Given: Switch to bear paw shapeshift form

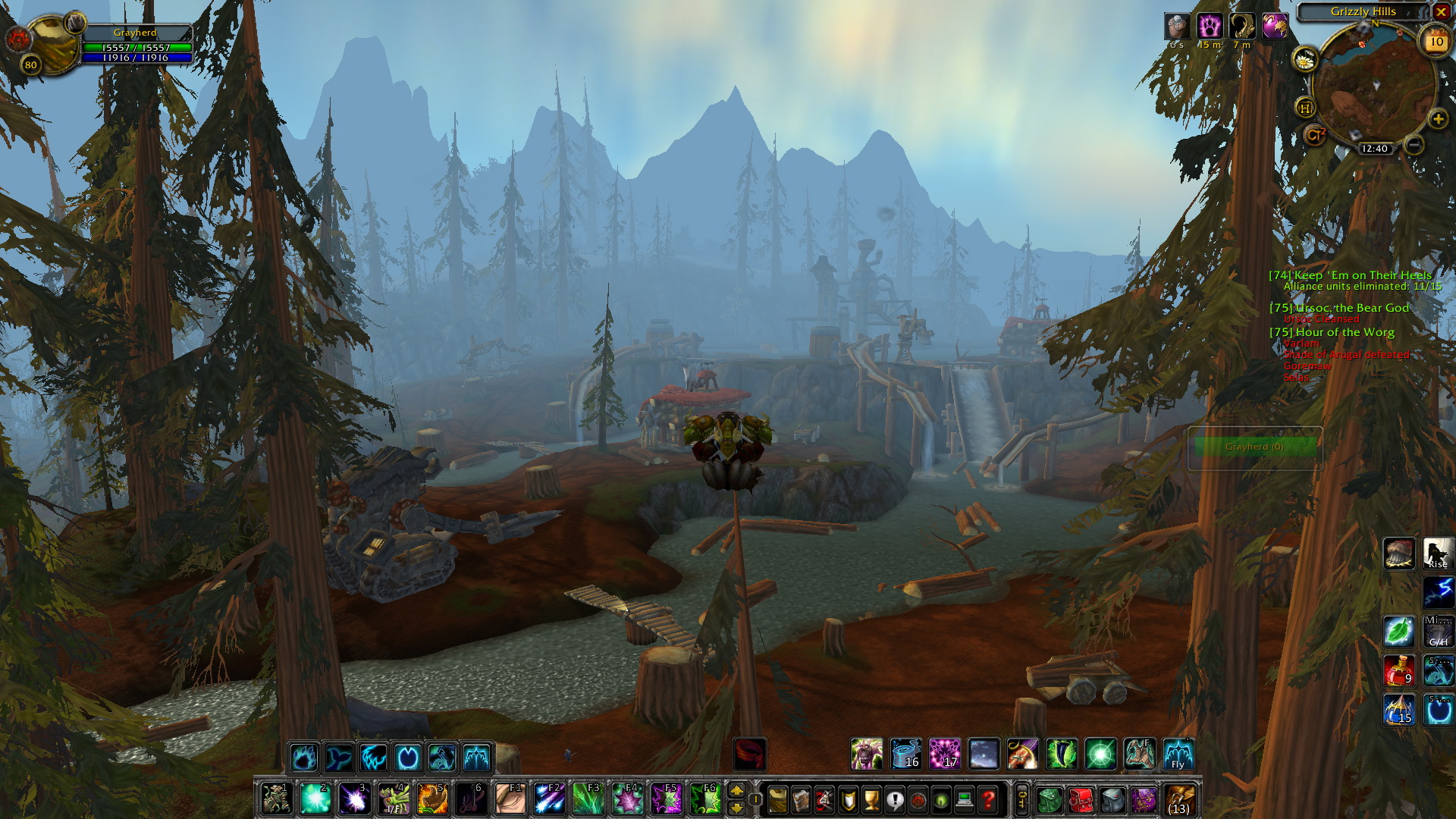Looking at the screenshot, I should [x=303, y=757].
